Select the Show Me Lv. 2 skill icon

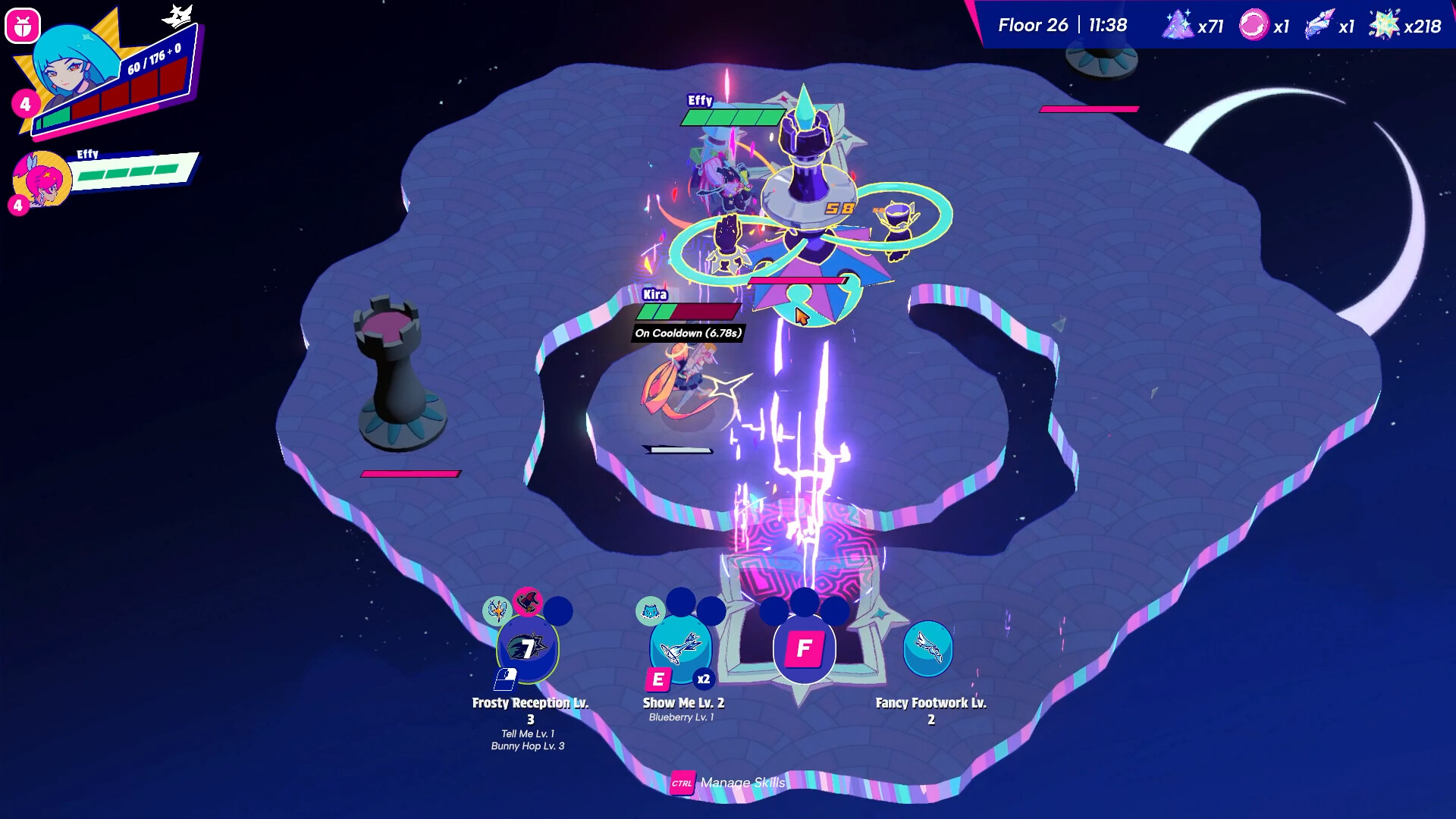[681, 651]
